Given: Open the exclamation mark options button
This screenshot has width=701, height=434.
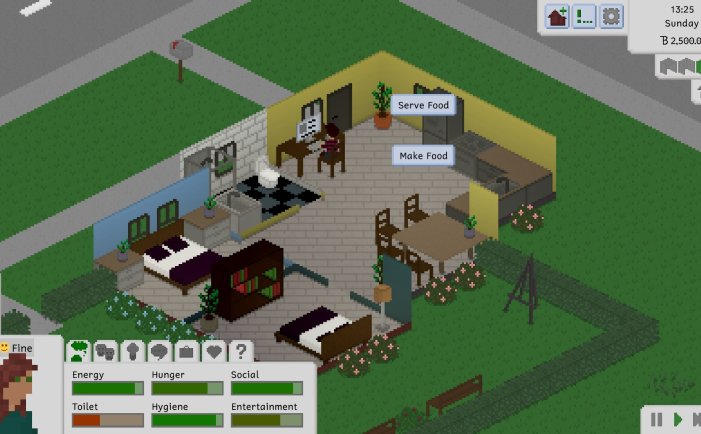Looking at the screenshot, I should (x=585, y=16).
